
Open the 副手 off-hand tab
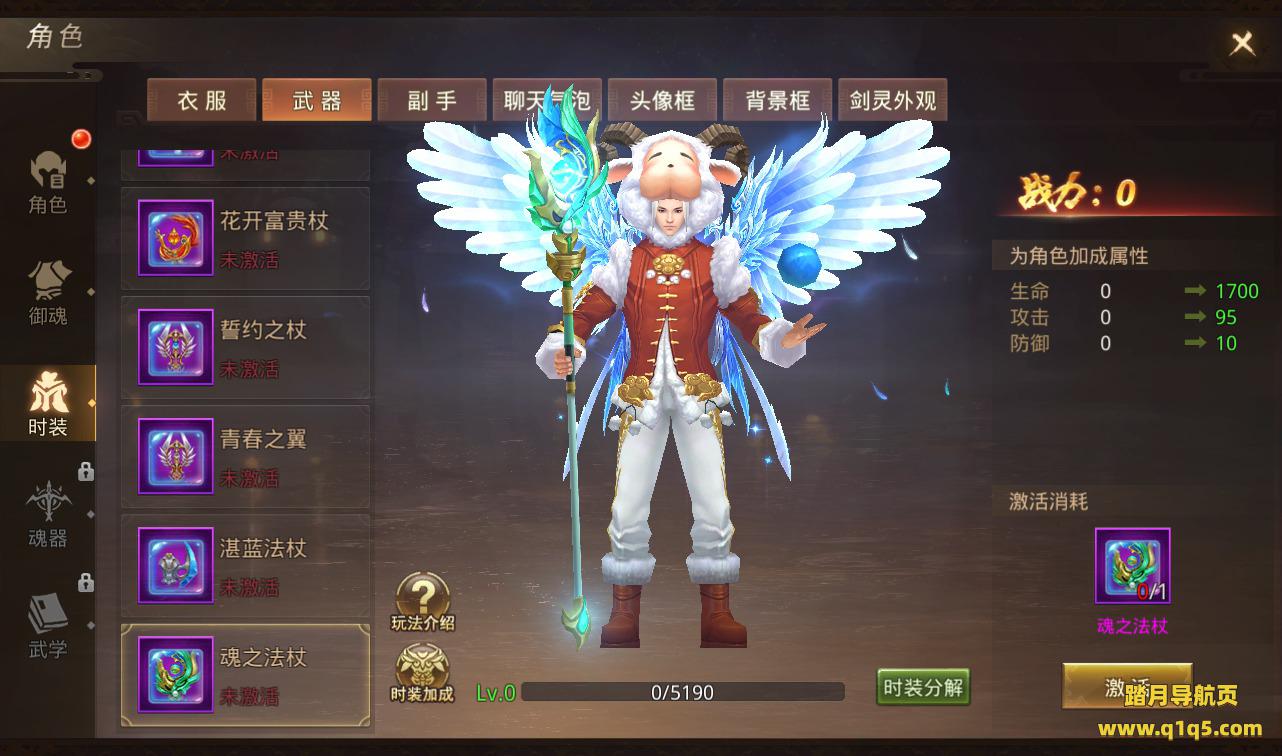432,101
